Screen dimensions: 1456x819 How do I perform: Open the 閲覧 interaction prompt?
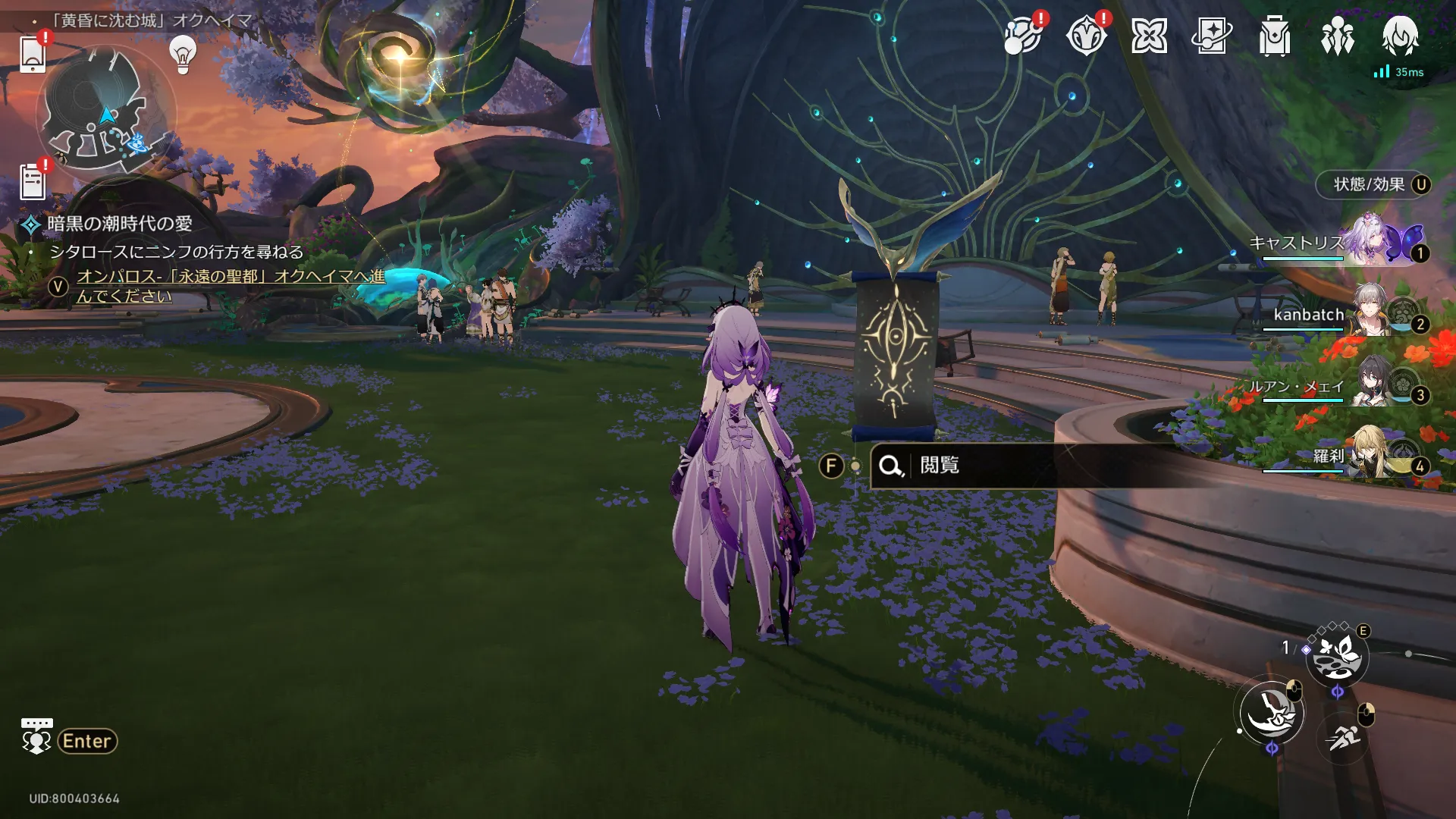940,465
